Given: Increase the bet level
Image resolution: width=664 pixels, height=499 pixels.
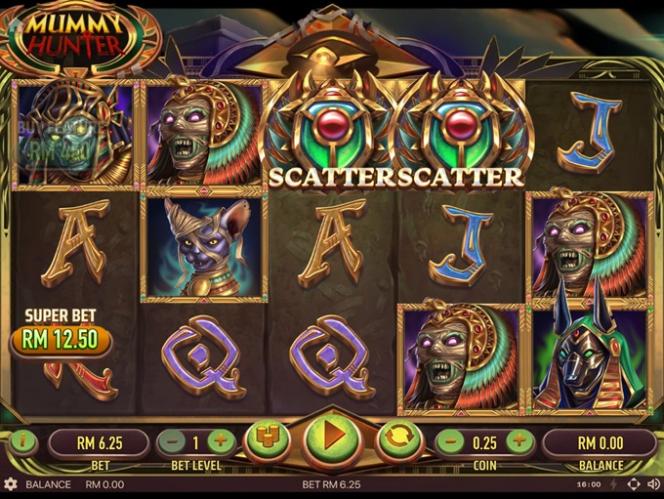Looking at the screenshot, I should pos(222,441).
